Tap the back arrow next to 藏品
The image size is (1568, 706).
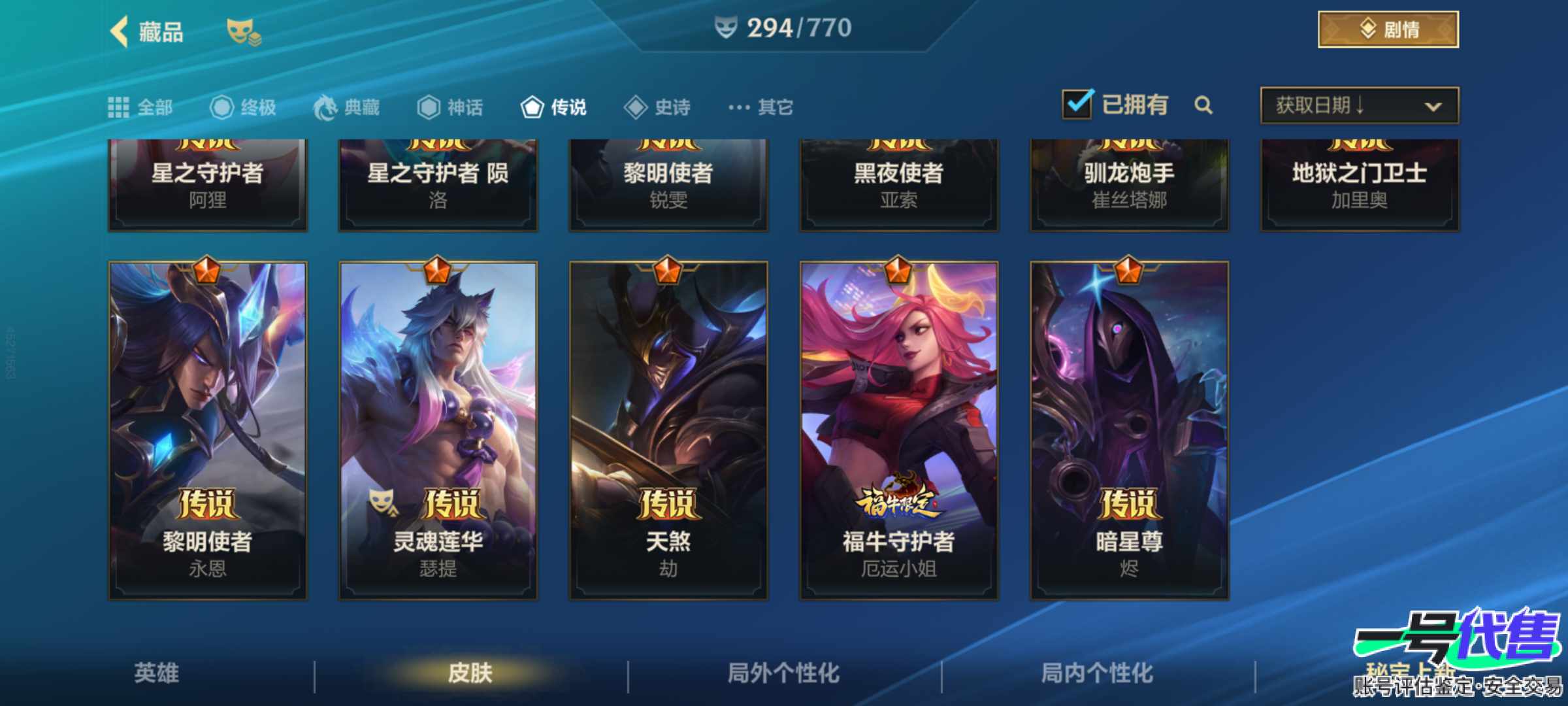[118, 31]
